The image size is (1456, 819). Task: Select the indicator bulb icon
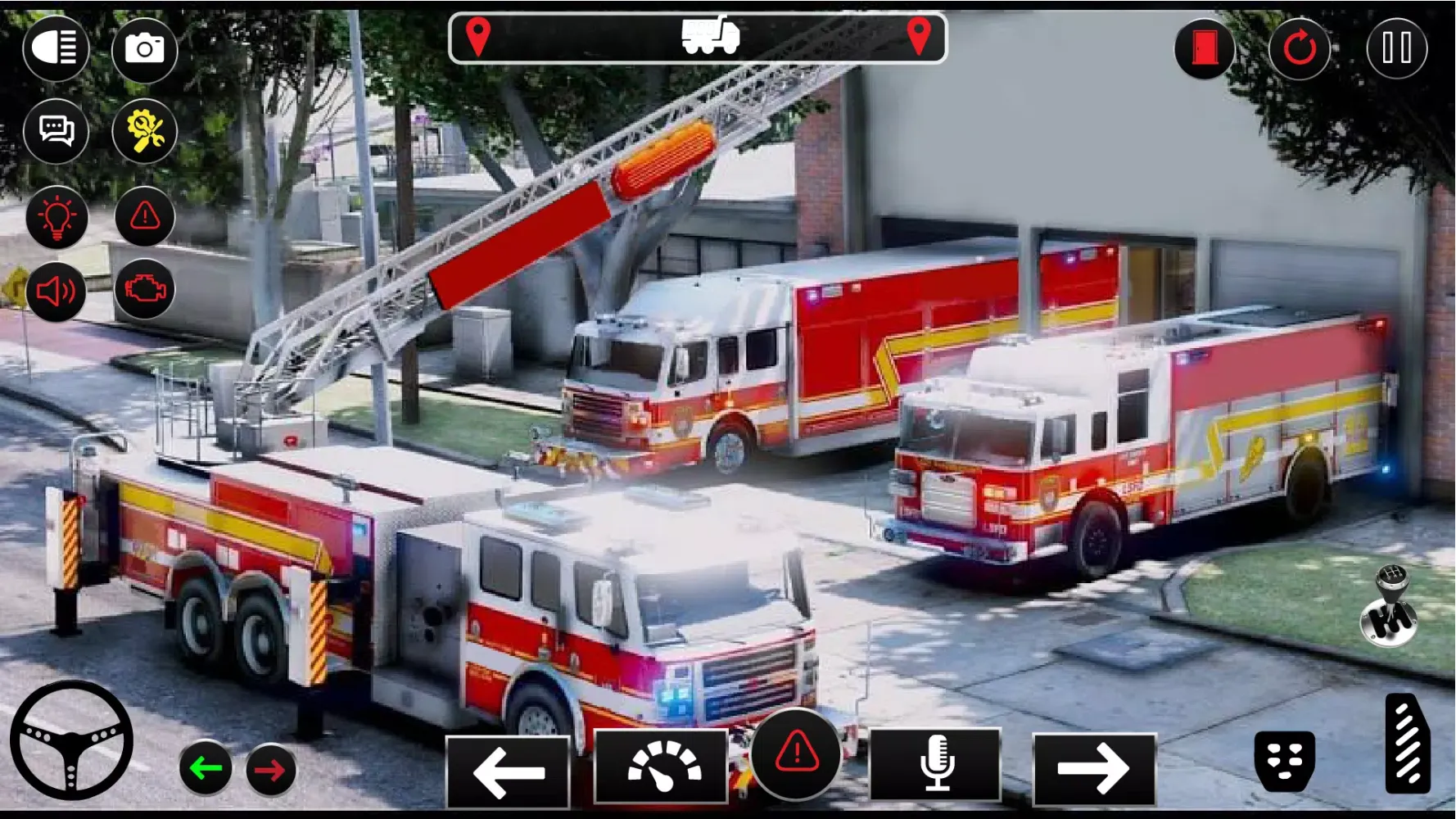(56, 217)
